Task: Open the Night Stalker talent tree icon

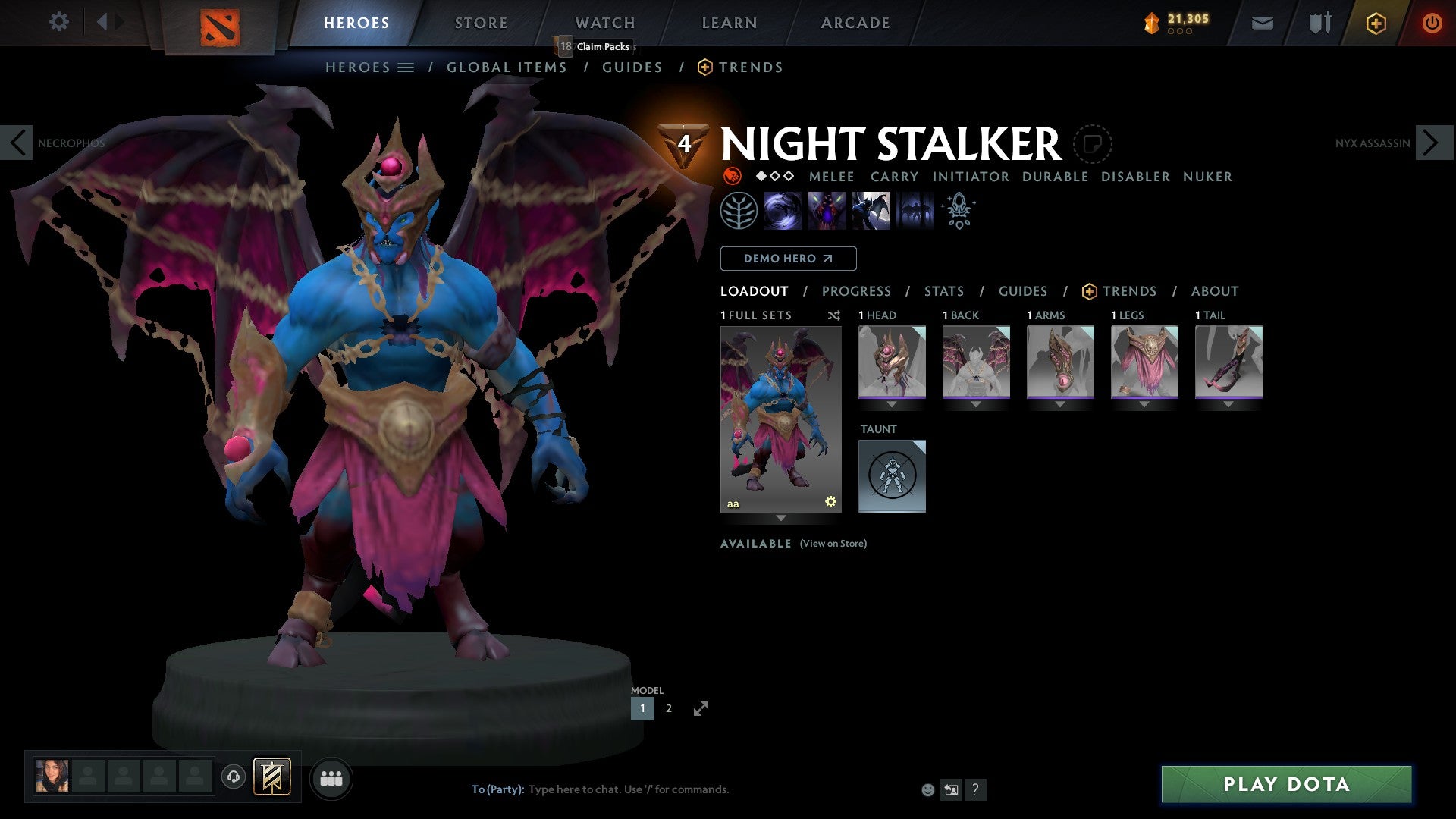Action: (738, 211)
